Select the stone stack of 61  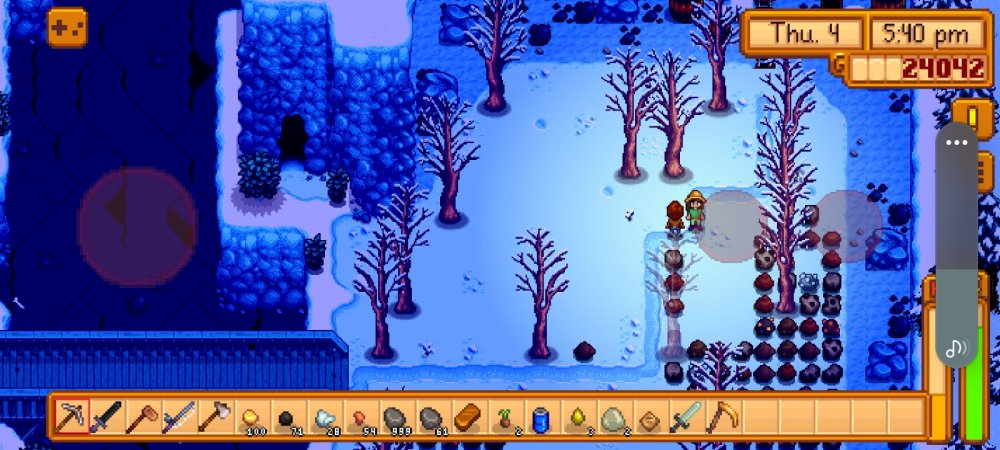(x=432, y=416)
